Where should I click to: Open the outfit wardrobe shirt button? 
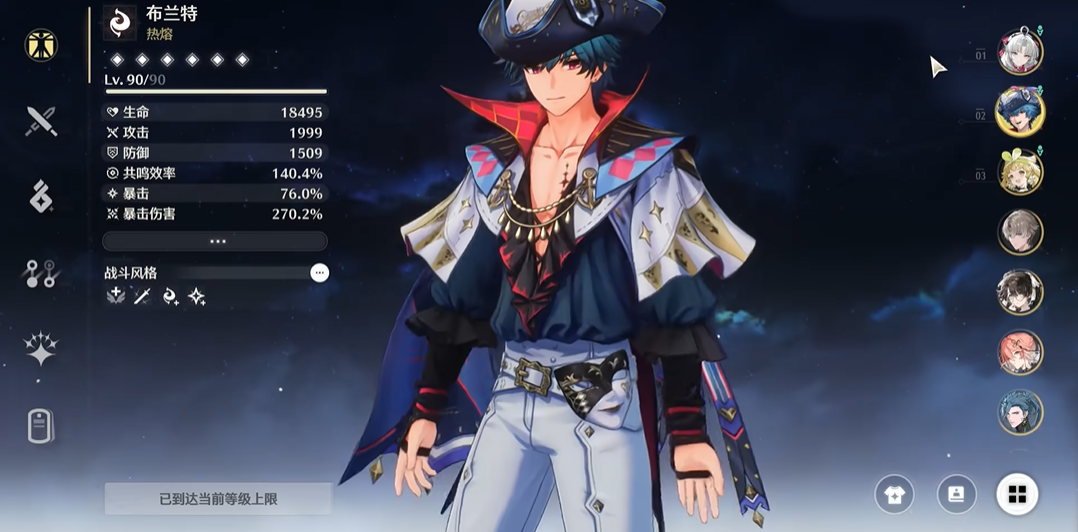click(x=894, y=493)
